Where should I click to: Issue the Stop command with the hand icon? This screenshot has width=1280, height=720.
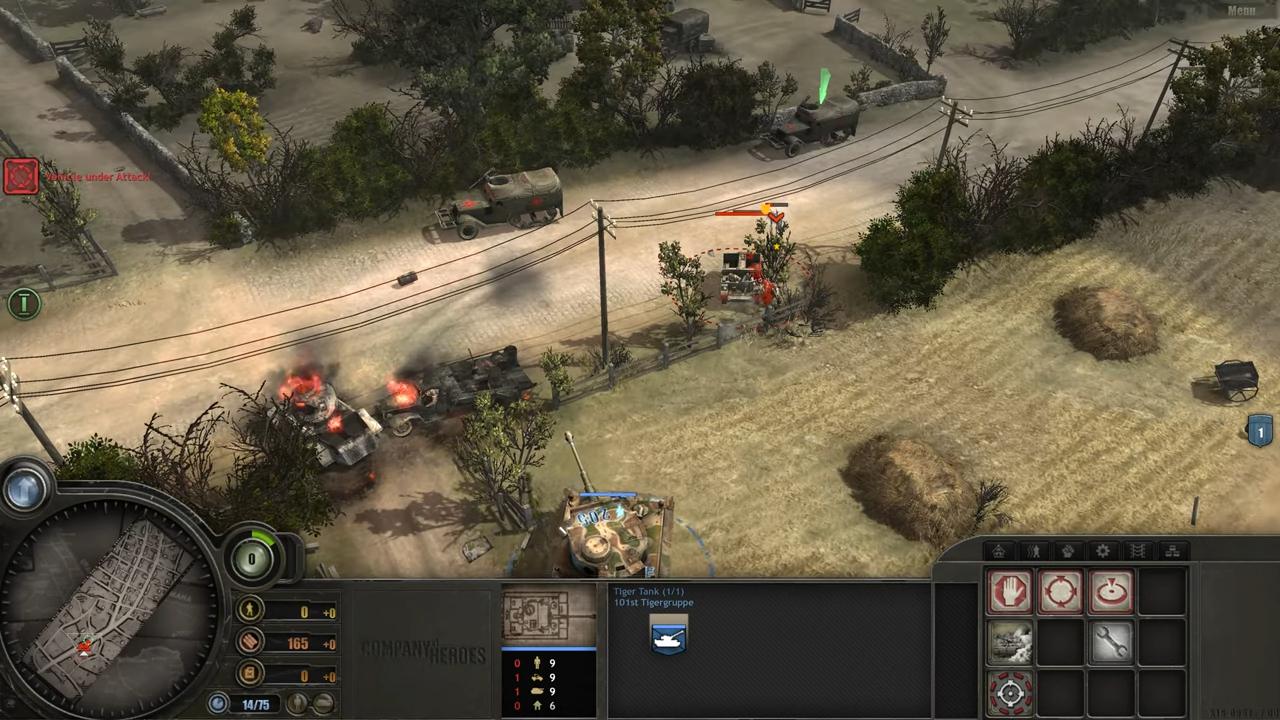[x=1009, y=592]
